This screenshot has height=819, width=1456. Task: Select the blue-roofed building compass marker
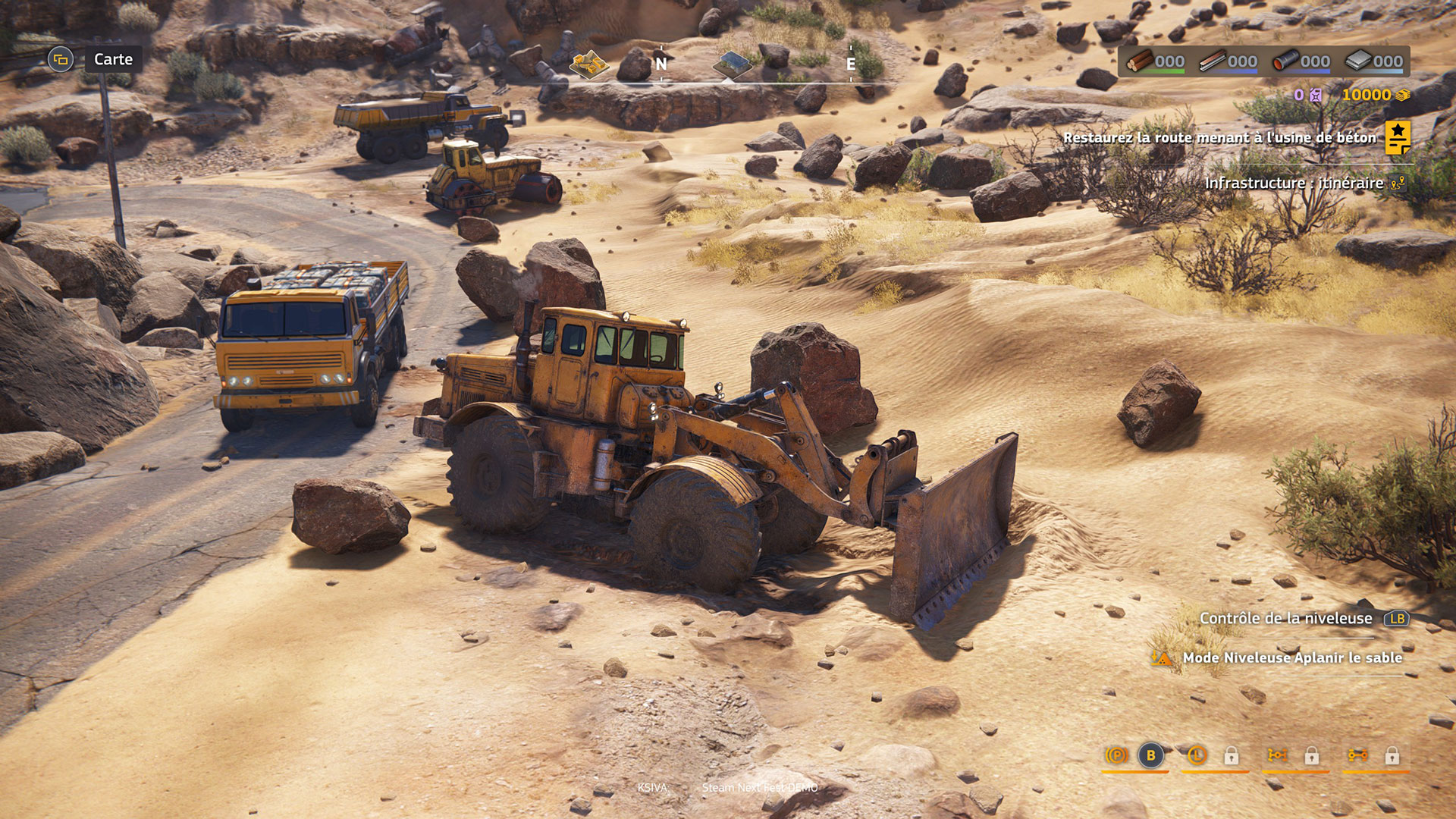coord(732,64)
